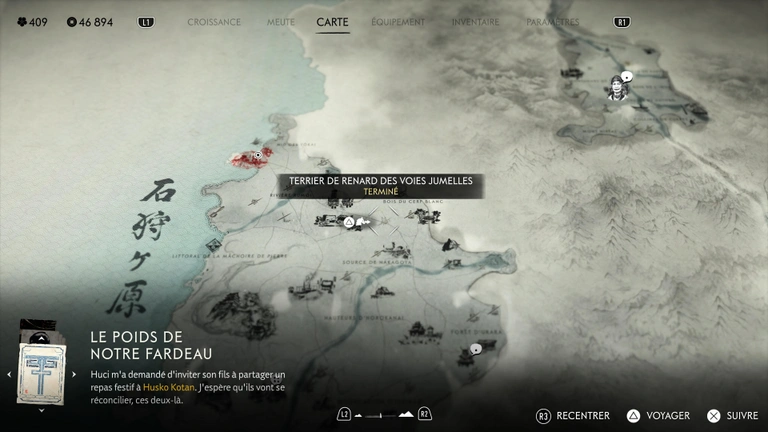768x432 pixels.
Task: Select the Carte tab
Action: (332, 21)
